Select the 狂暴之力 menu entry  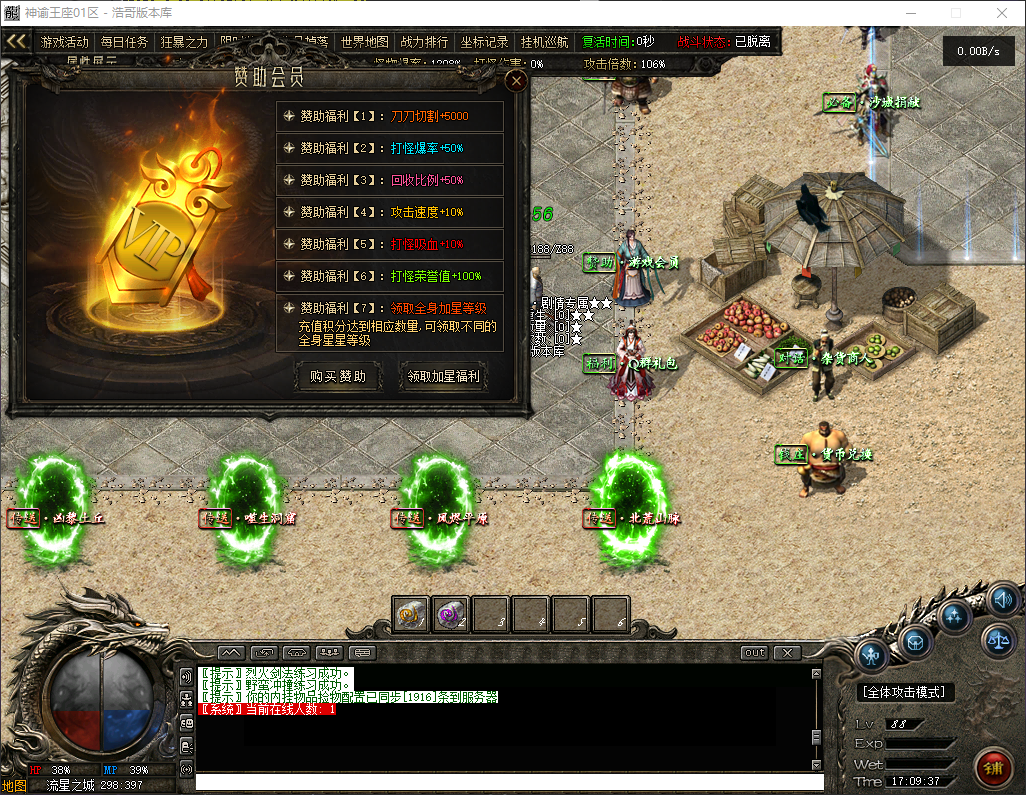point(184,42)
